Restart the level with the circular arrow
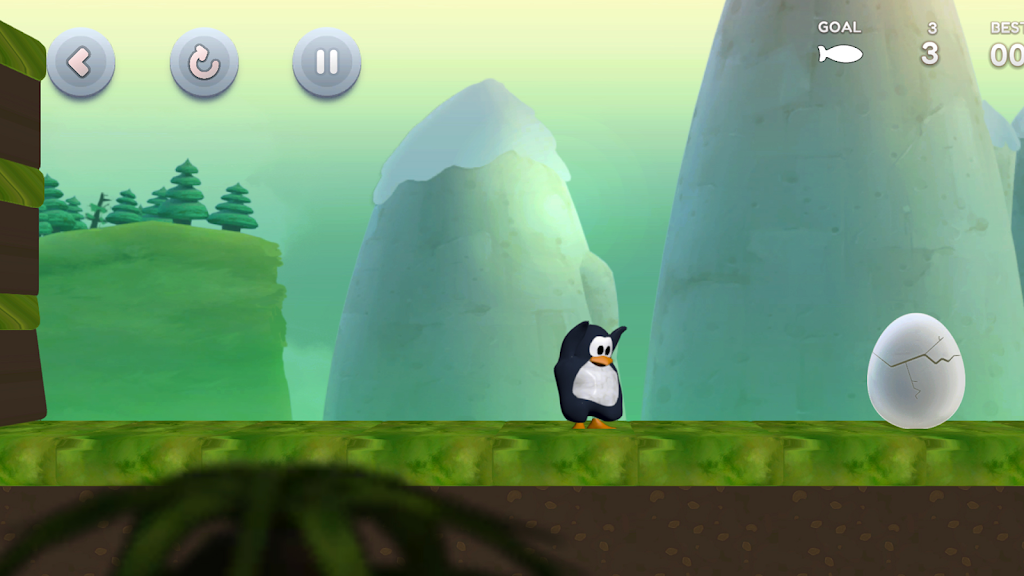Screen dimensions: 1024x576 [x=204, y=63]
